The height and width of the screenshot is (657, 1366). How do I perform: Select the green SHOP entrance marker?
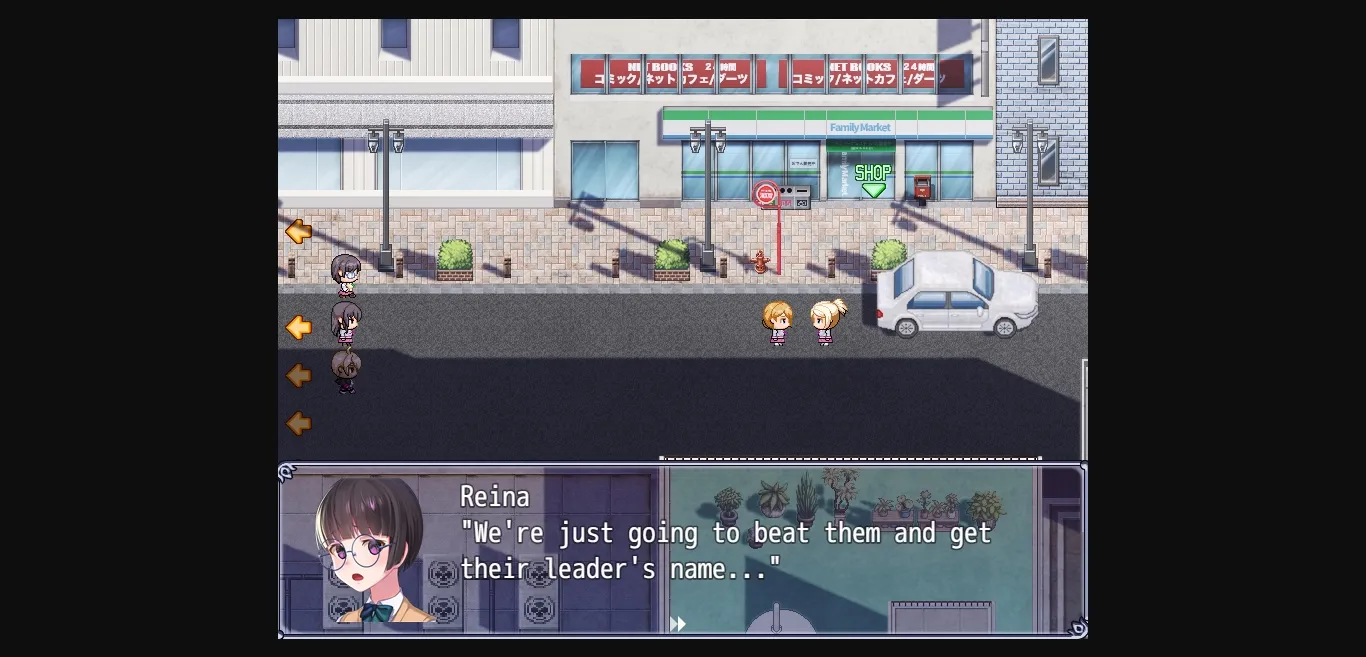pyautogui.click(x=873, y=180)
